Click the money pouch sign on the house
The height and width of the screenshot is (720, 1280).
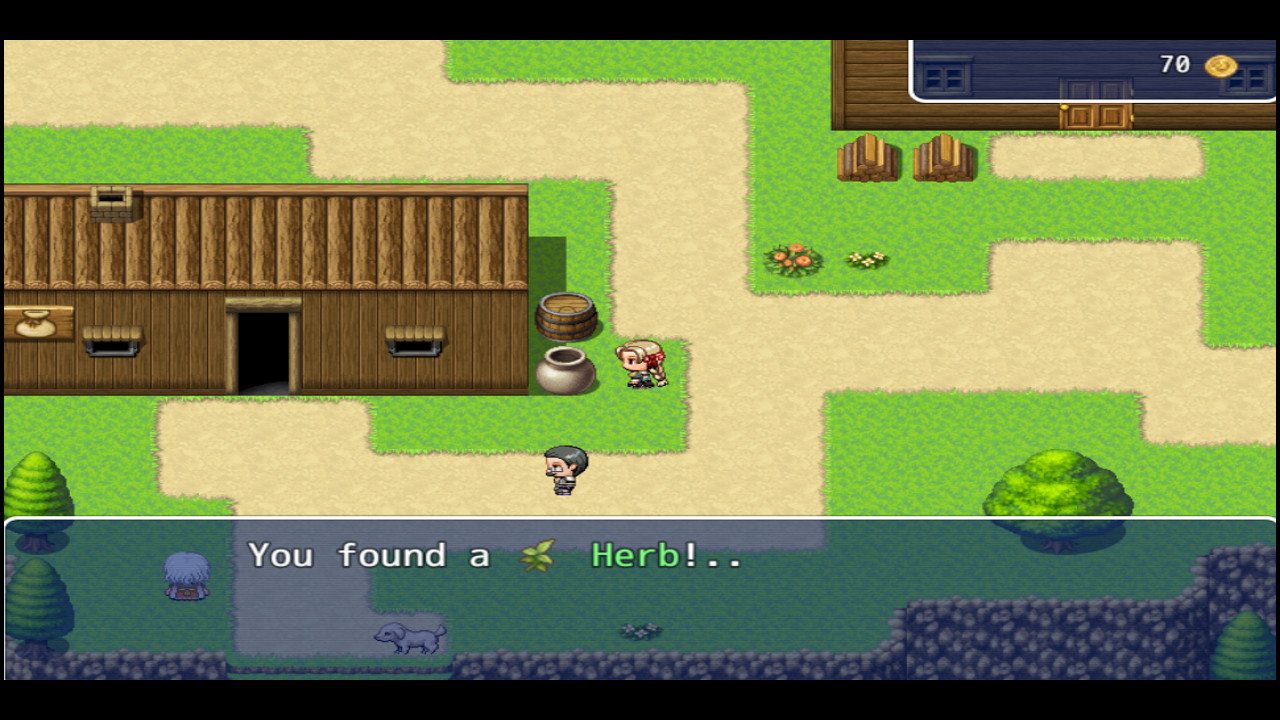point(38,323)
